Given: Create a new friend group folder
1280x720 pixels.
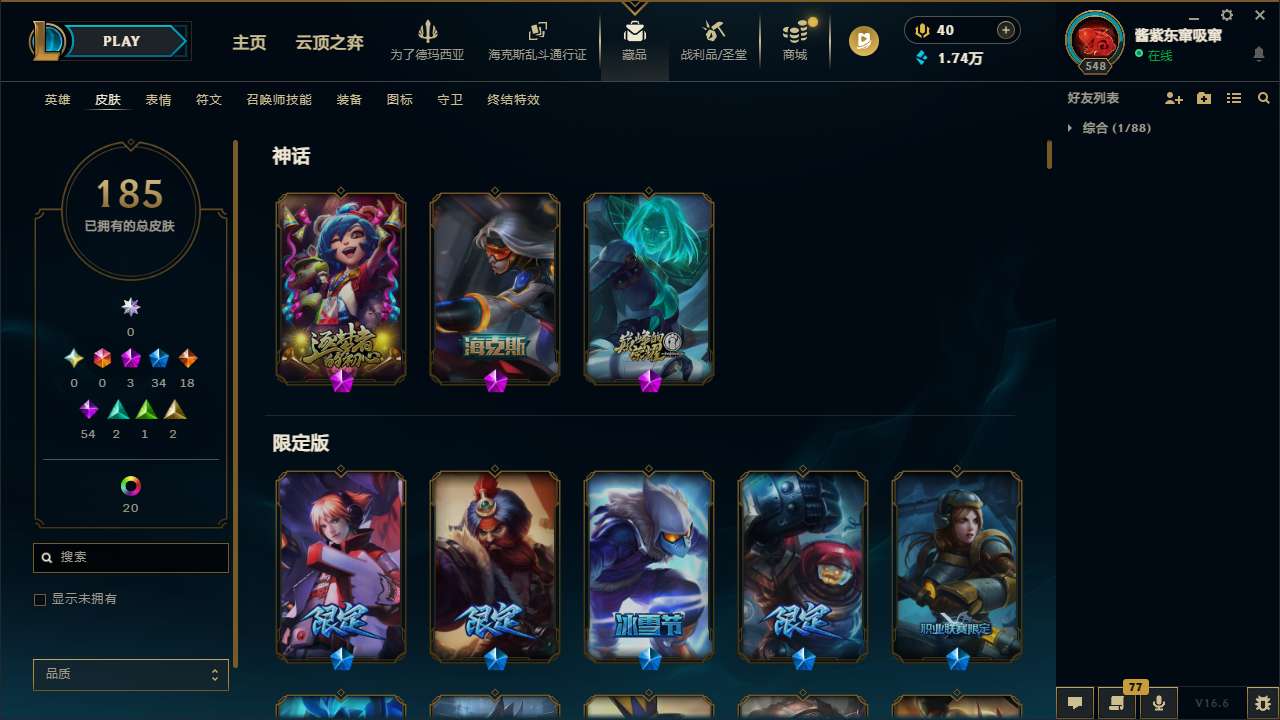Looking at the screenshot, I should pos(1204,97).
